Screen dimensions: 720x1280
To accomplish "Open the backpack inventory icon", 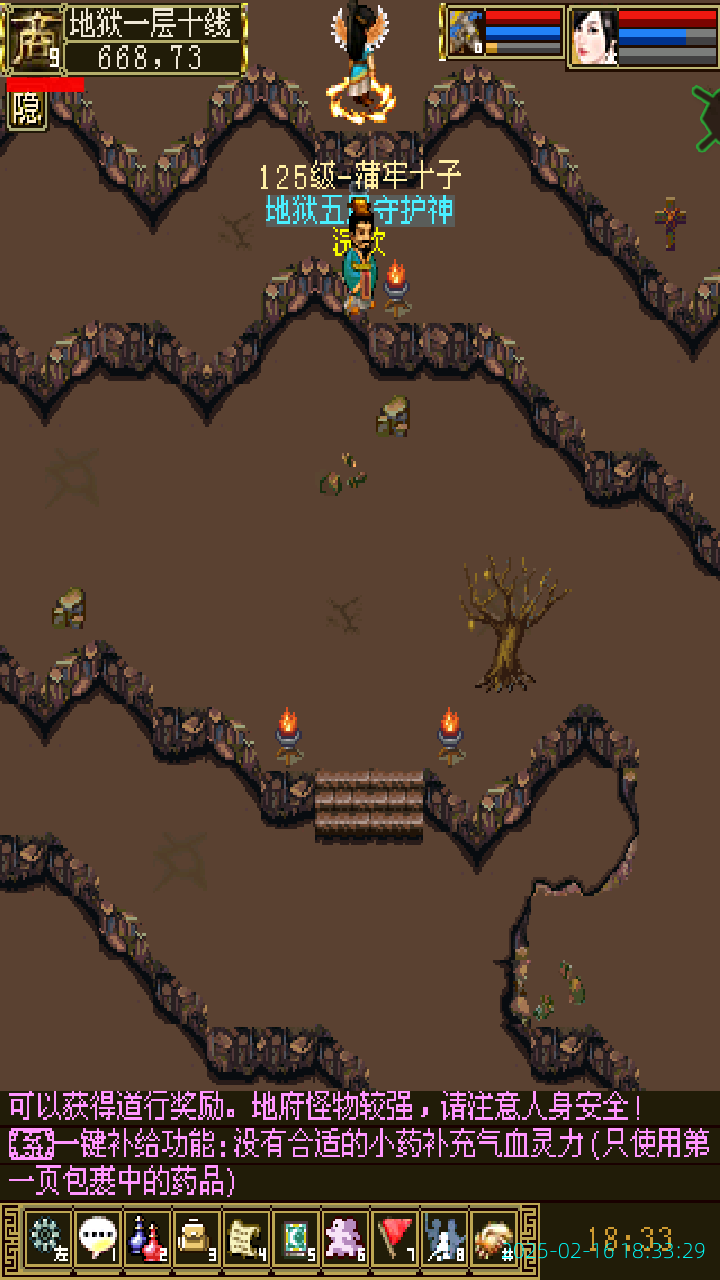I will click(x=197, y=1238).
